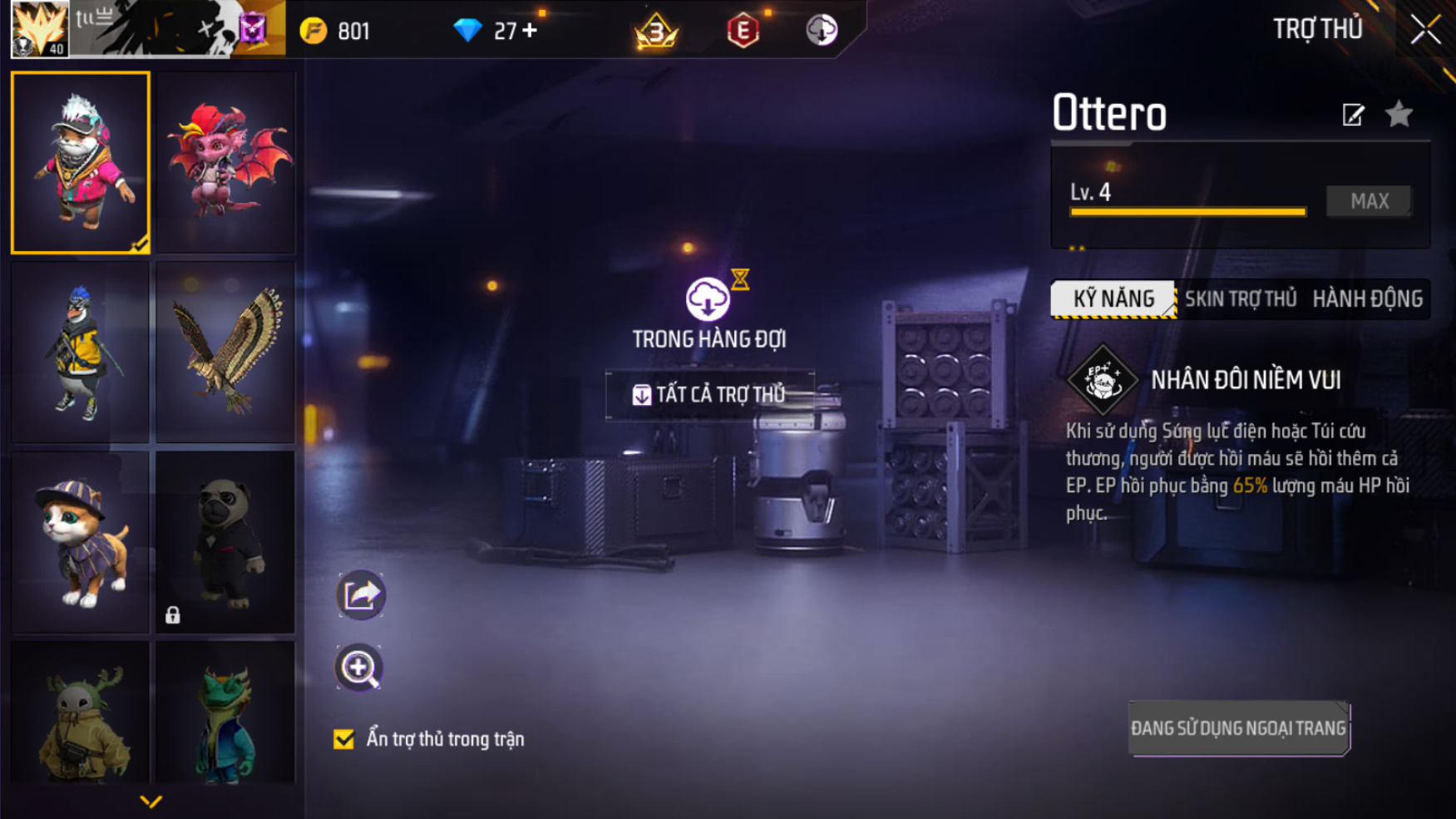This screenshot has height=819, width=1456.
Task: Expand the pet list down arrow
Action: [151, 802]
